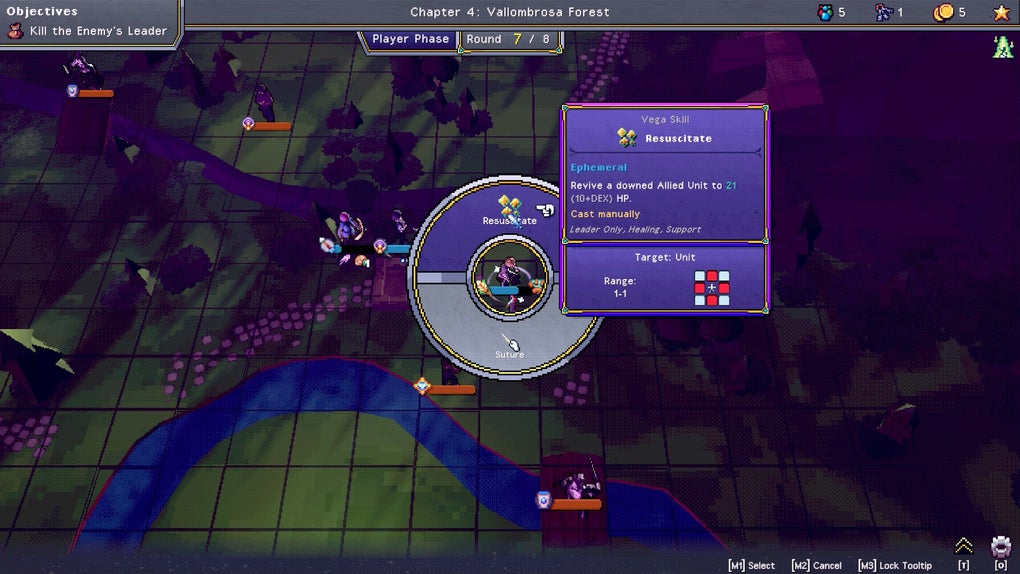
Task: Click the yellow double-chevron icon
Action: (x=963, y=546)
